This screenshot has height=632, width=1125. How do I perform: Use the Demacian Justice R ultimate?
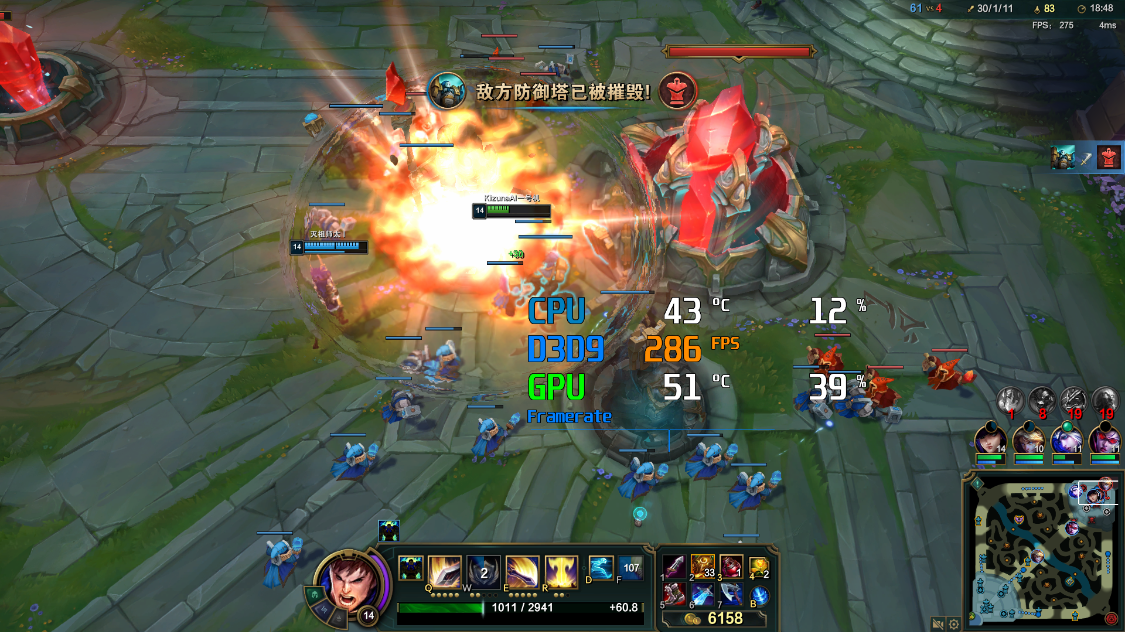(560, 572)
